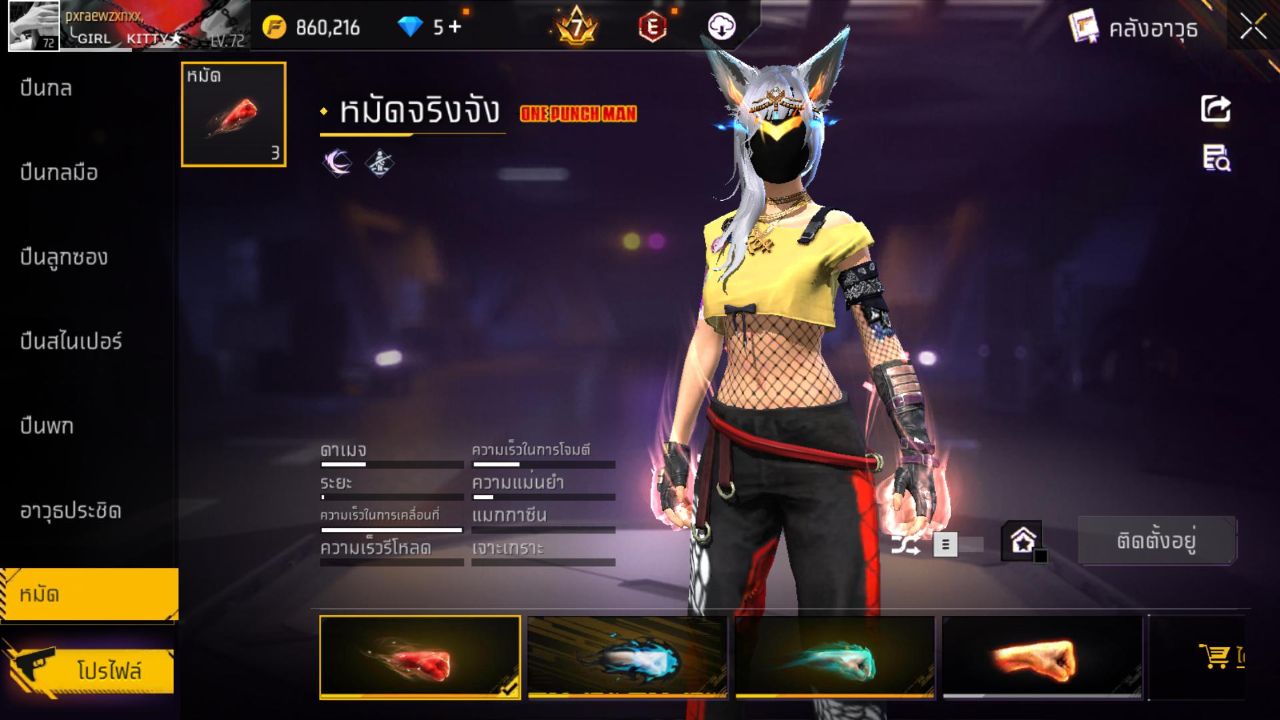Click the share icon on the right panel
The width and height of the screenshot is (1280, 720).
coord(1214,109)
